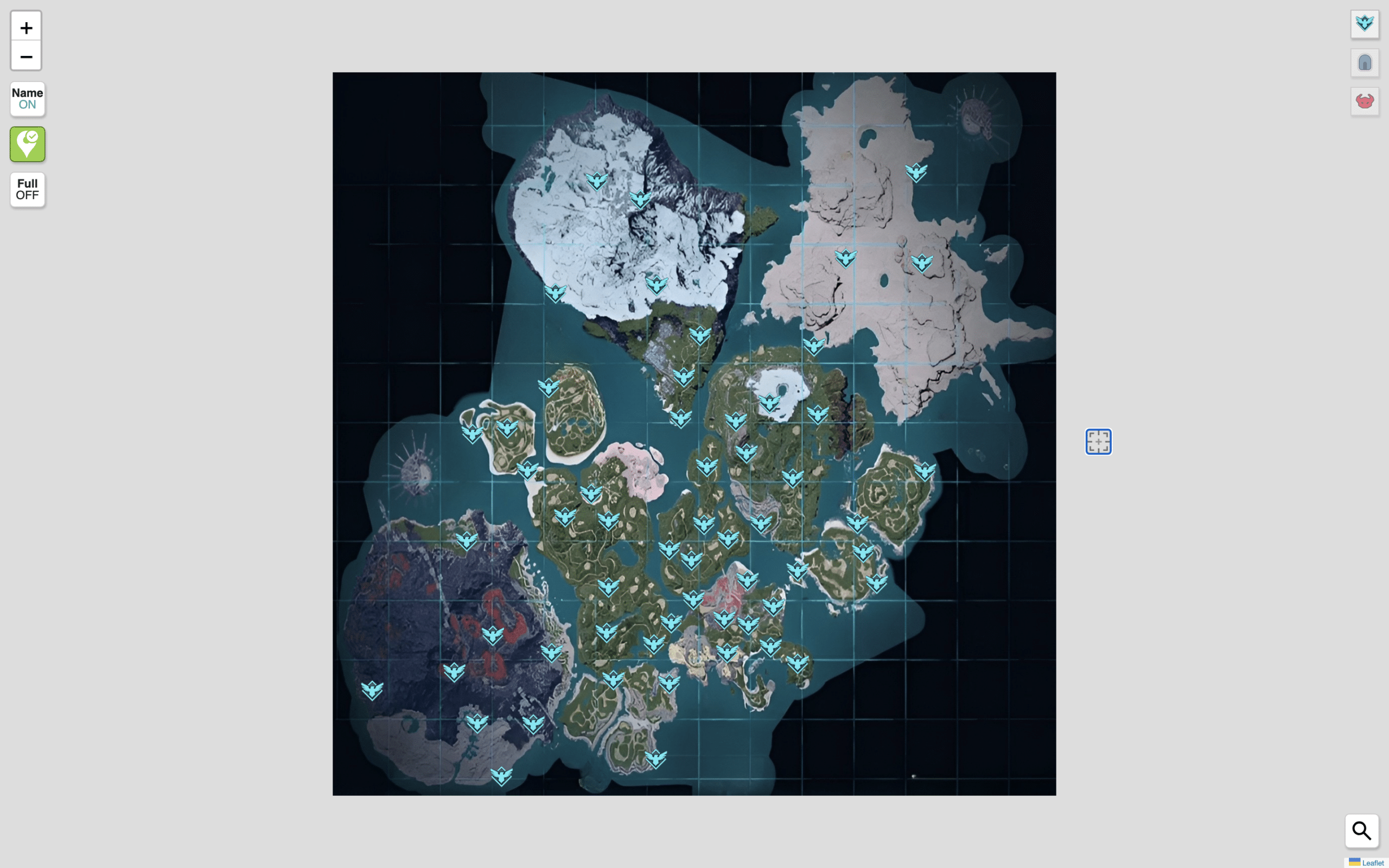Screen dimensions: 1389x868
Task: Turn the Name labels toggle off
Action: [x=27, y=99]
